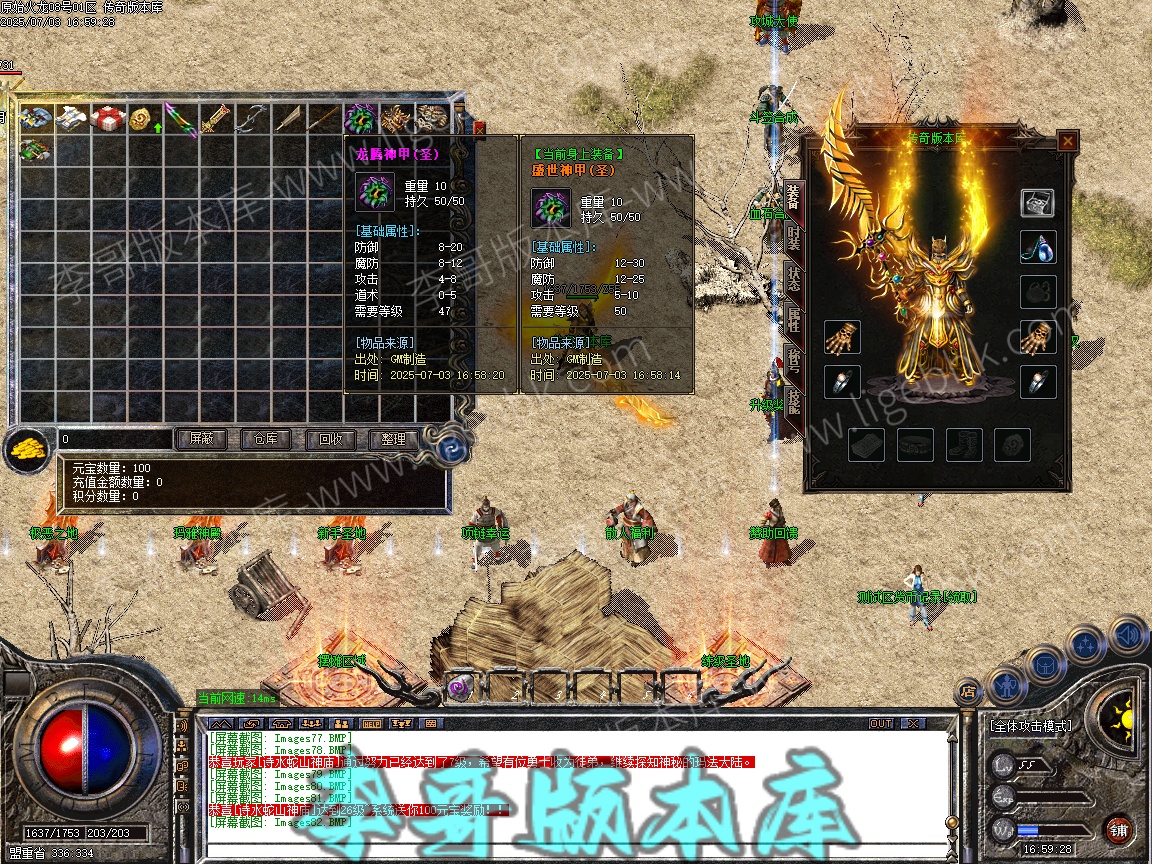
Task: Switch to the 技能 skills tab
Action: 792,402
